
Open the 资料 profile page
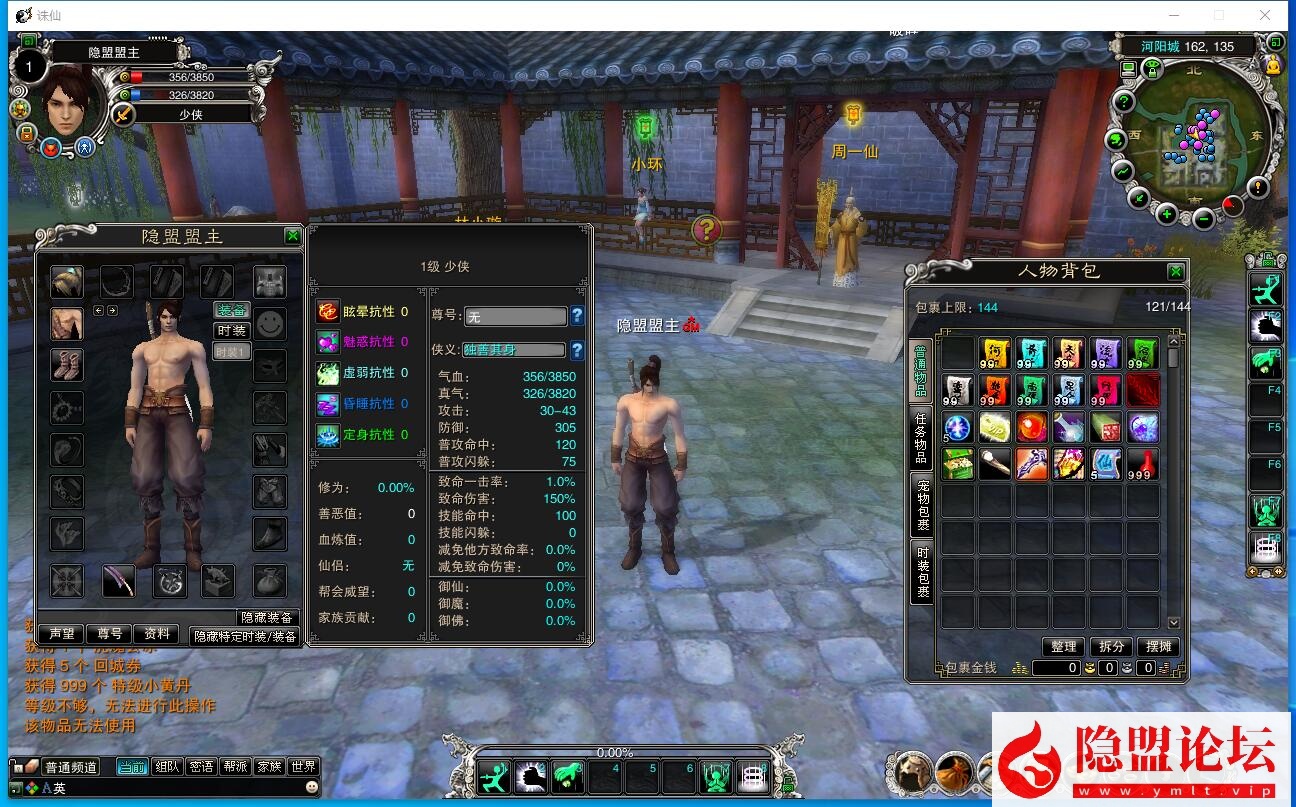(x=156, y=634)
